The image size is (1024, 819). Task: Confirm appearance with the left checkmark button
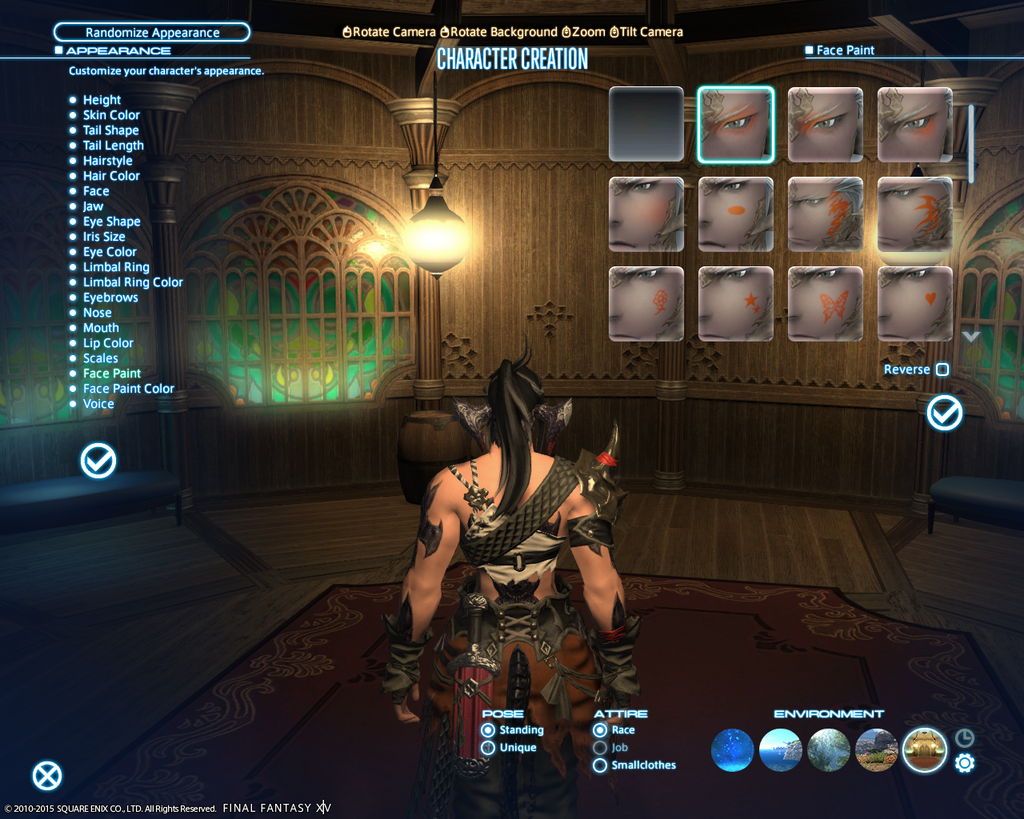click(x=98, y=460)
